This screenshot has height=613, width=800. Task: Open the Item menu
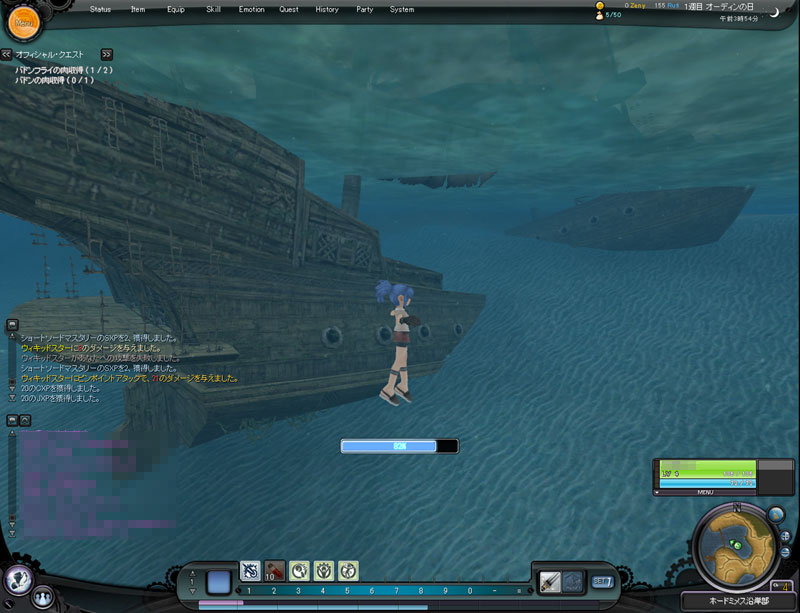(138, 9)
